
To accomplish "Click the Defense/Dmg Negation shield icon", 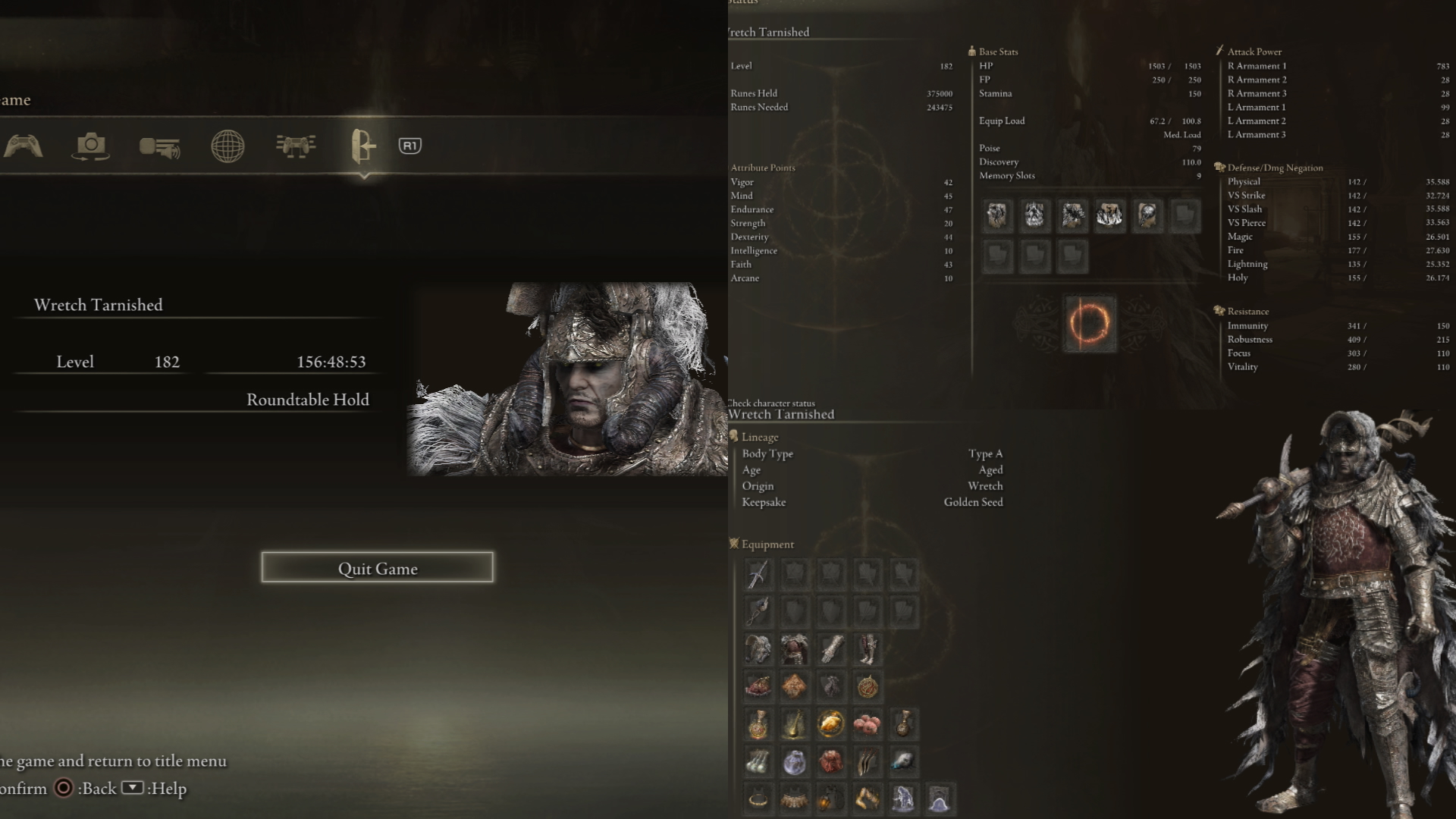I will click(1218, 167).
